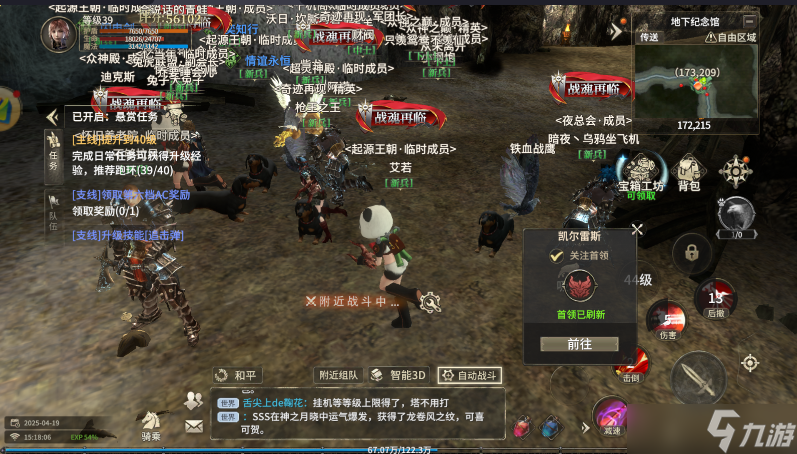Click the 前往 button in boss panel

[x=579, y=344]
